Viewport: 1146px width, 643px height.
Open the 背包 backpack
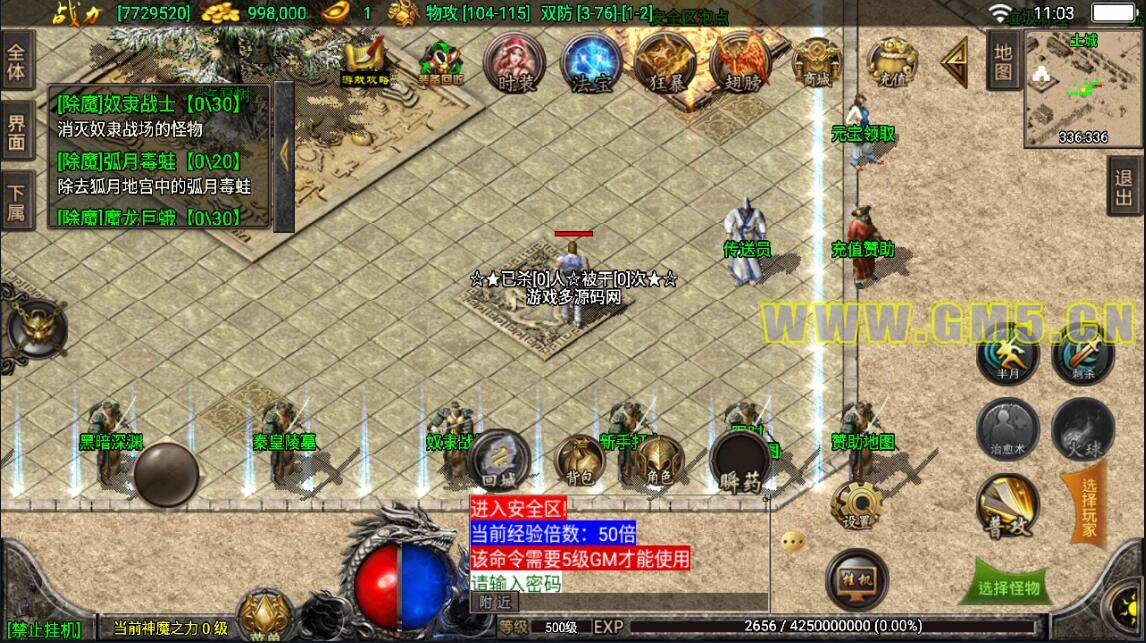tap(580, 462)
